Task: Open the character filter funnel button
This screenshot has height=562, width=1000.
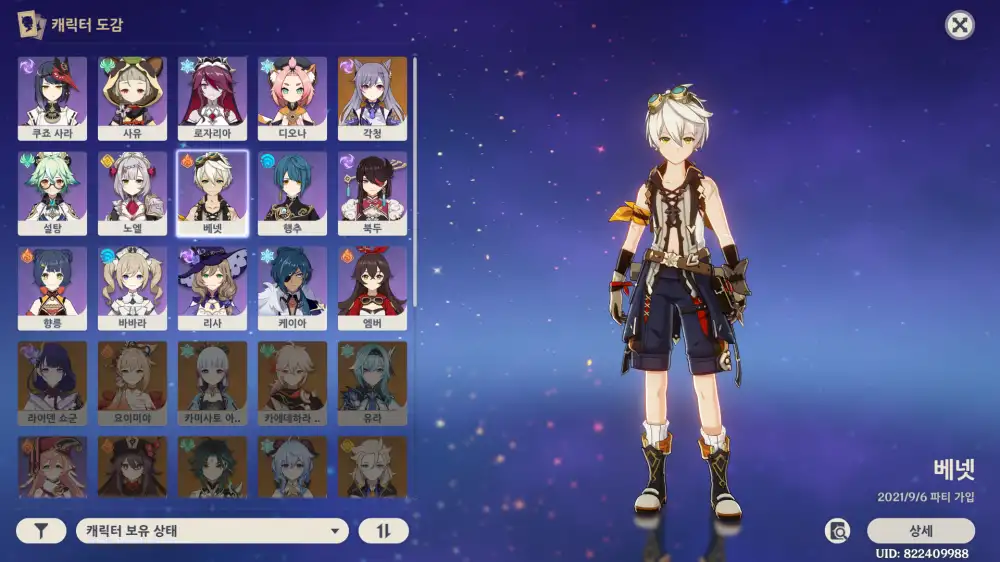Action: 41,531
